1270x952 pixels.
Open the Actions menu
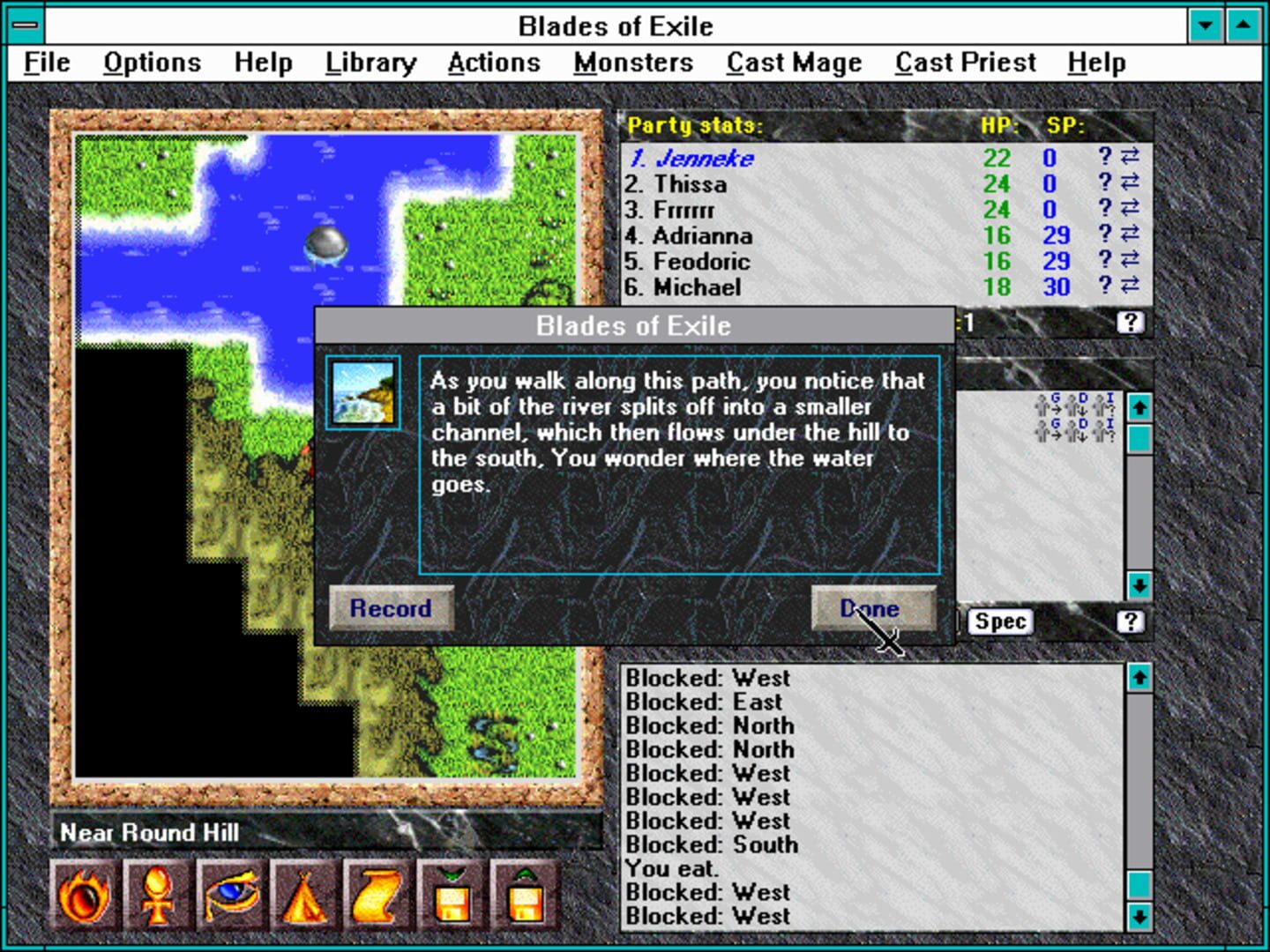tap(494, 62)
